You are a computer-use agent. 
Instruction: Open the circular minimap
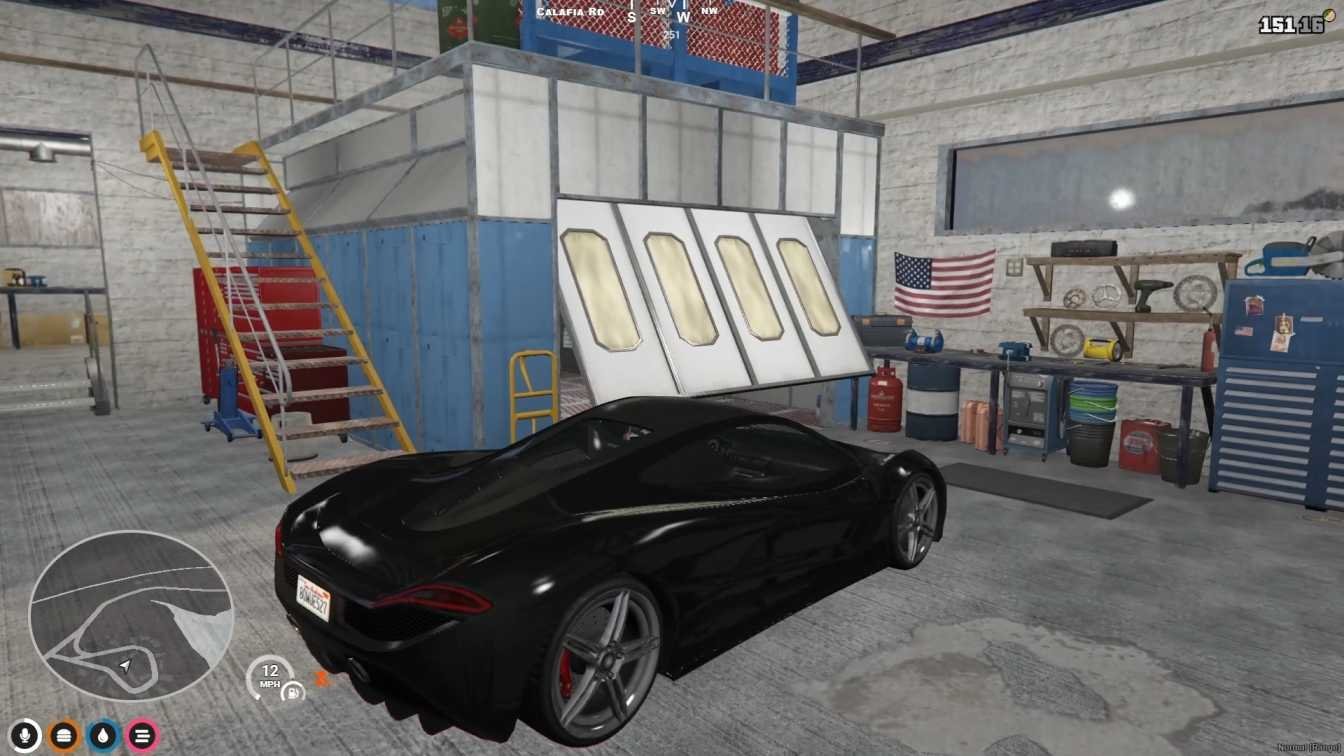(130, 614)
